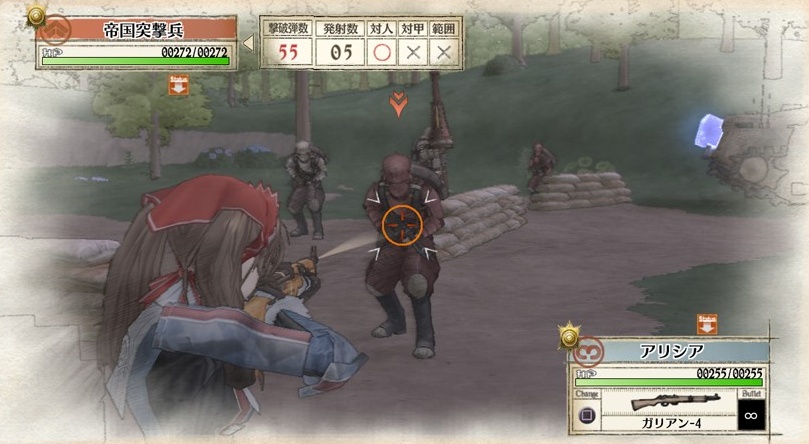Click the Status icon below the enemy panel
Viewport: 809px width, 444px height.
point(179,86)
